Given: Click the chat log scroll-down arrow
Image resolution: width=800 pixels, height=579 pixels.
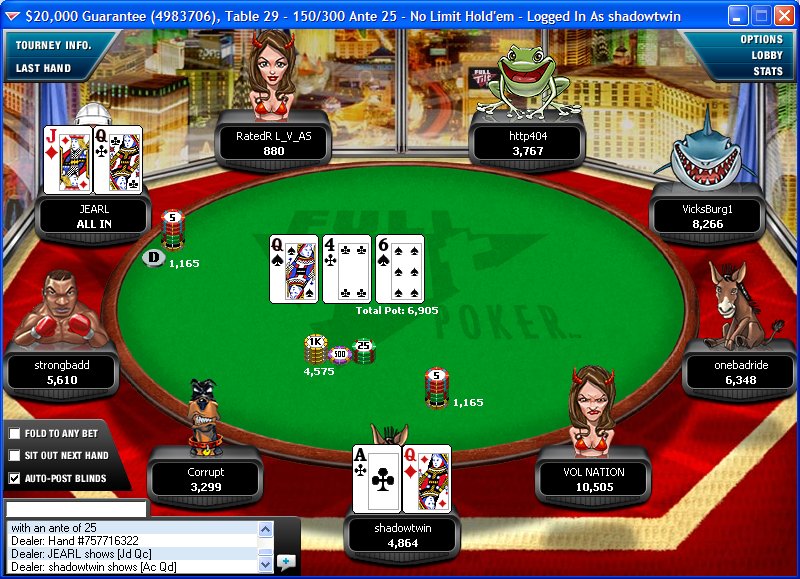Looking at the screenshot, I should point(266,565).
